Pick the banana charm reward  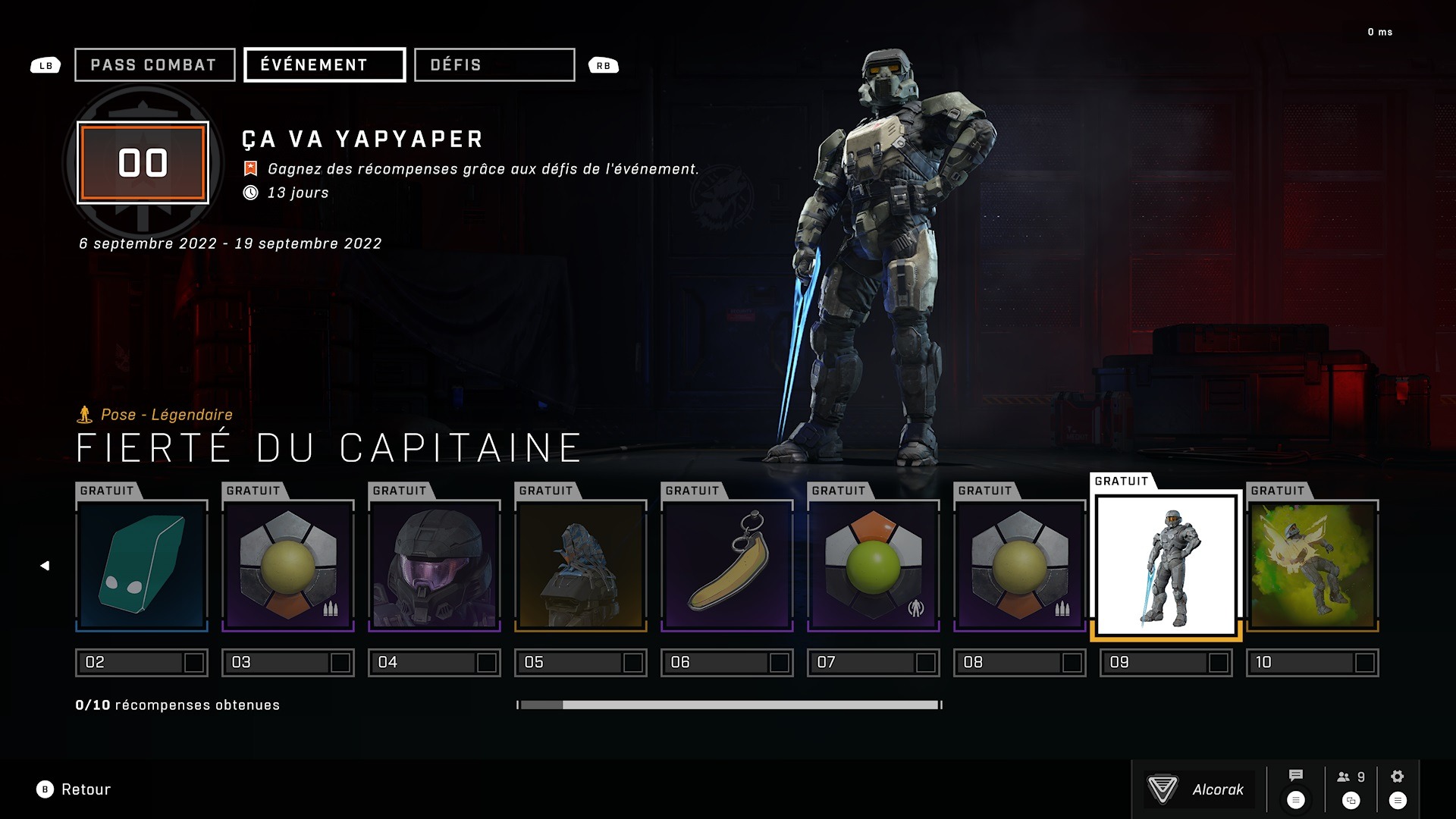727,566
